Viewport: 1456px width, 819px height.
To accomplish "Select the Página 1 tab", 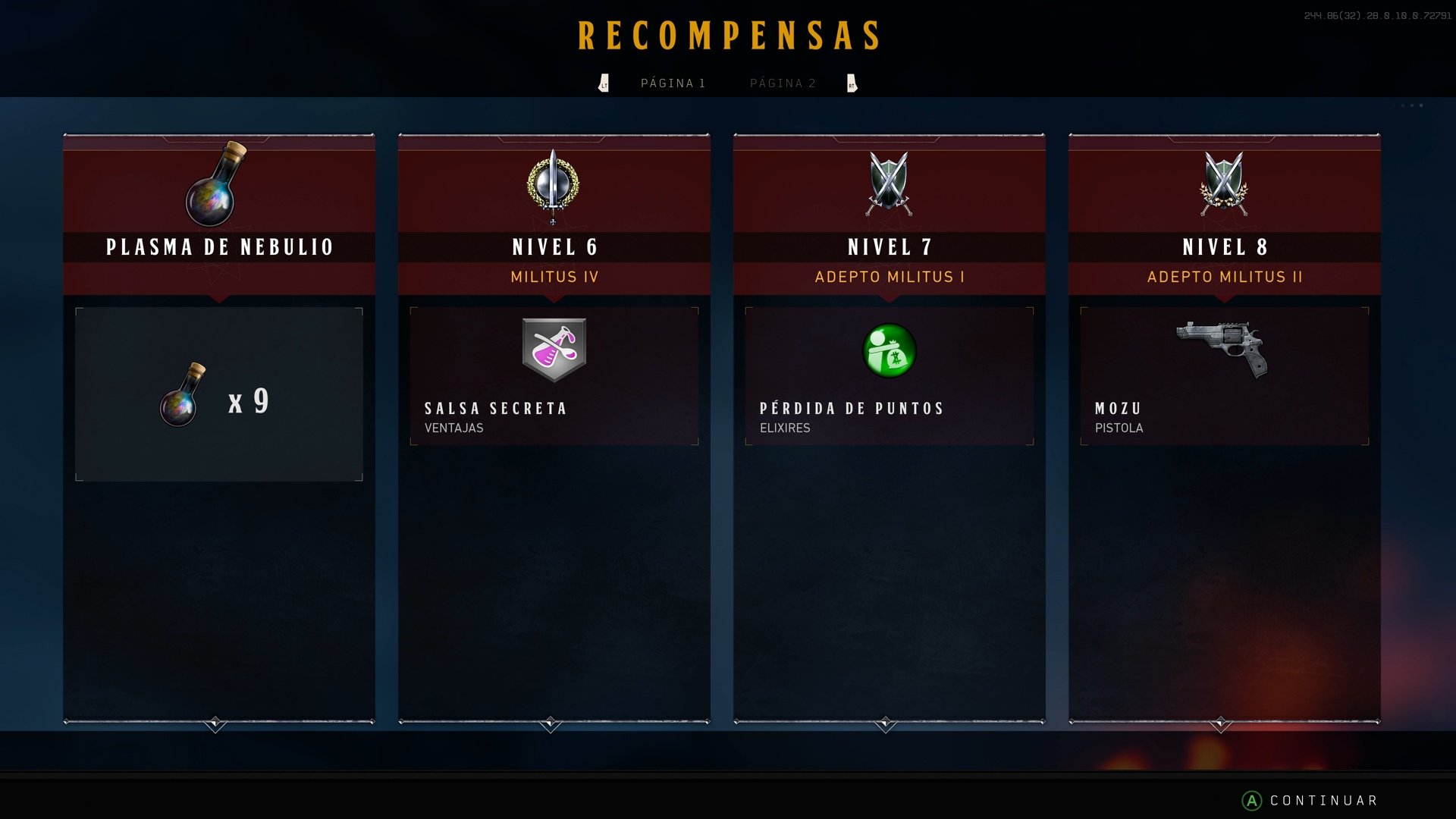I will (x=673, y=83).
